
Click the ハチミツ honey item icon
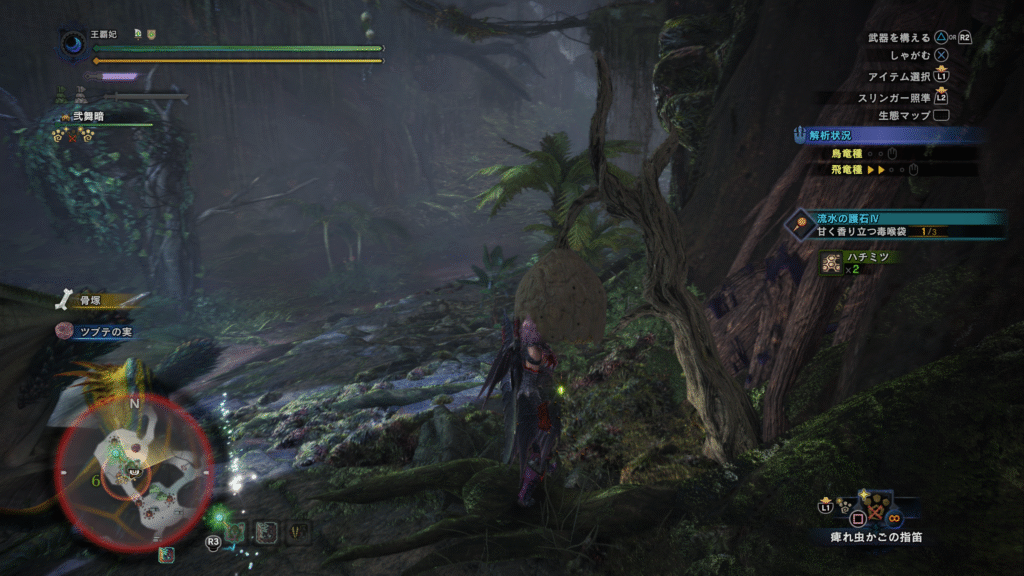pos(830,262)
